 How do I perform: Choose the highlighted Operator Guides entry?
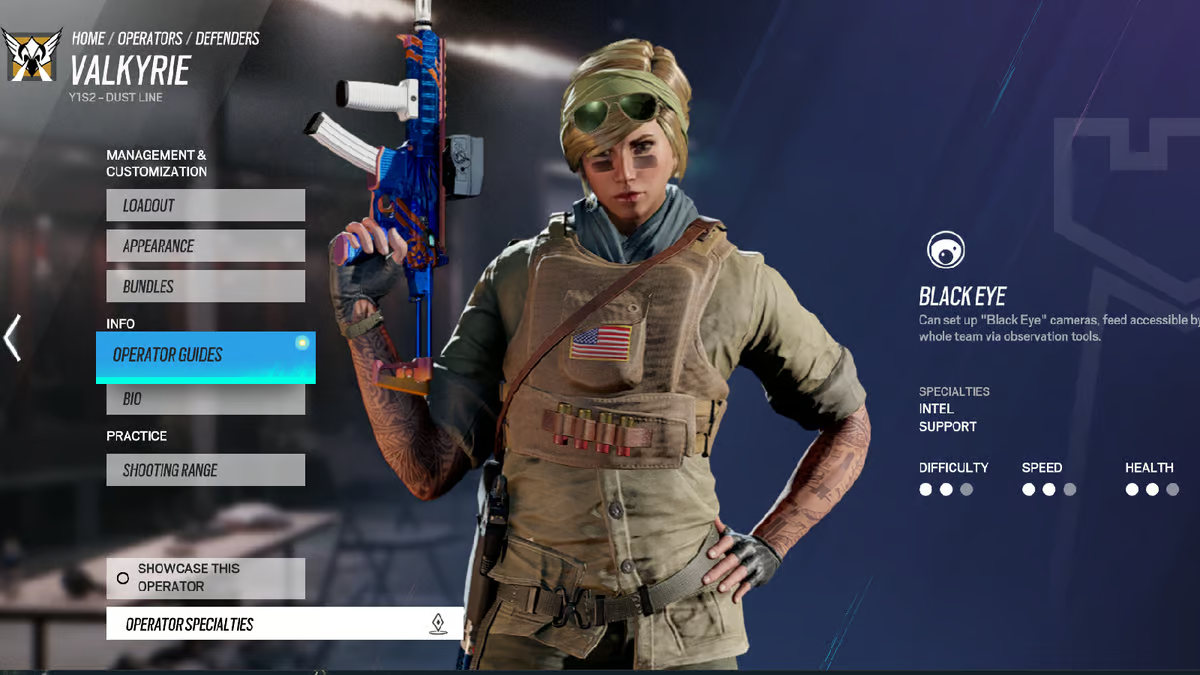pos(205,356)
